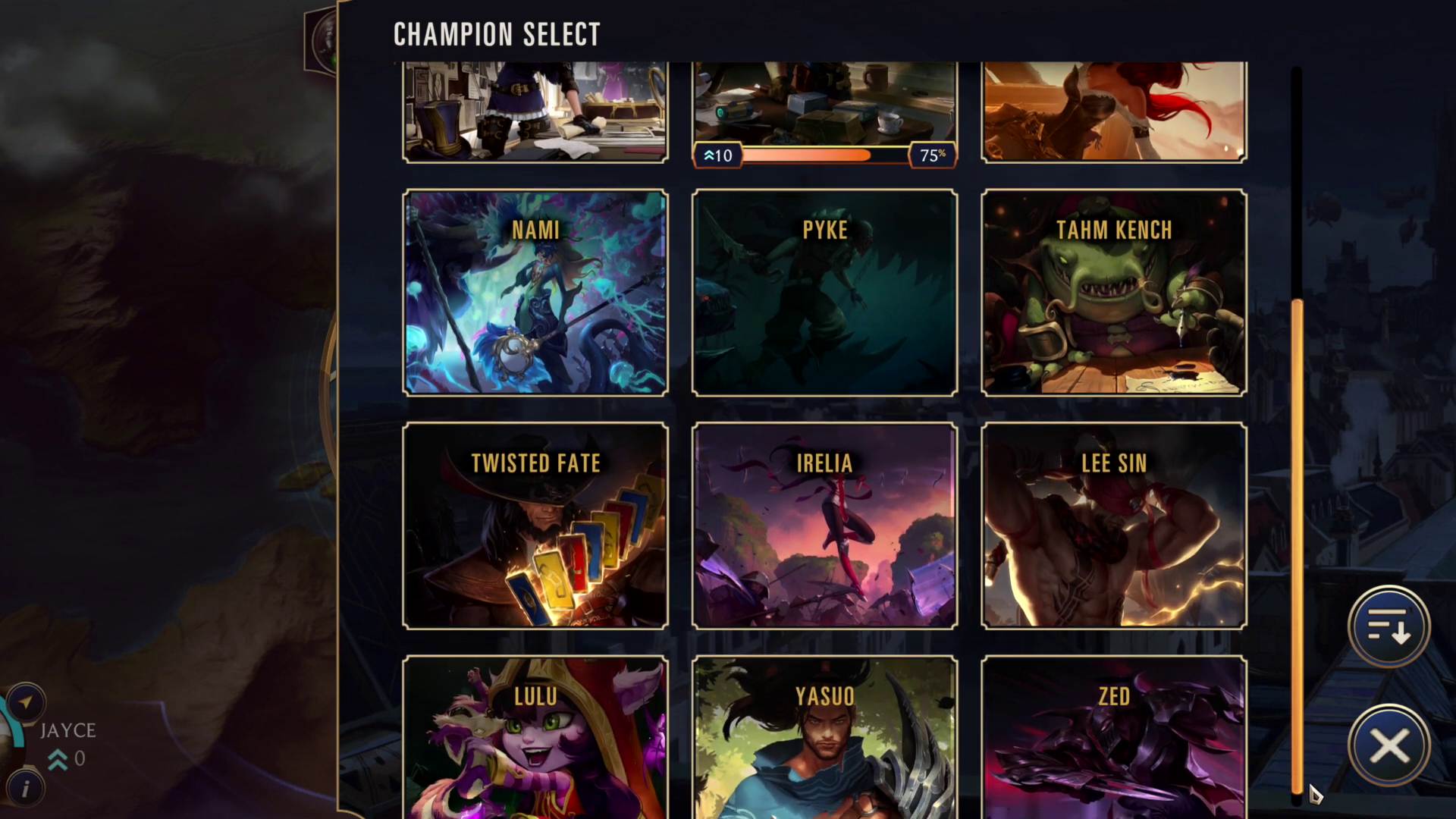
Task: Select the Zed champion tile
Action: (x=1113, y=737)
